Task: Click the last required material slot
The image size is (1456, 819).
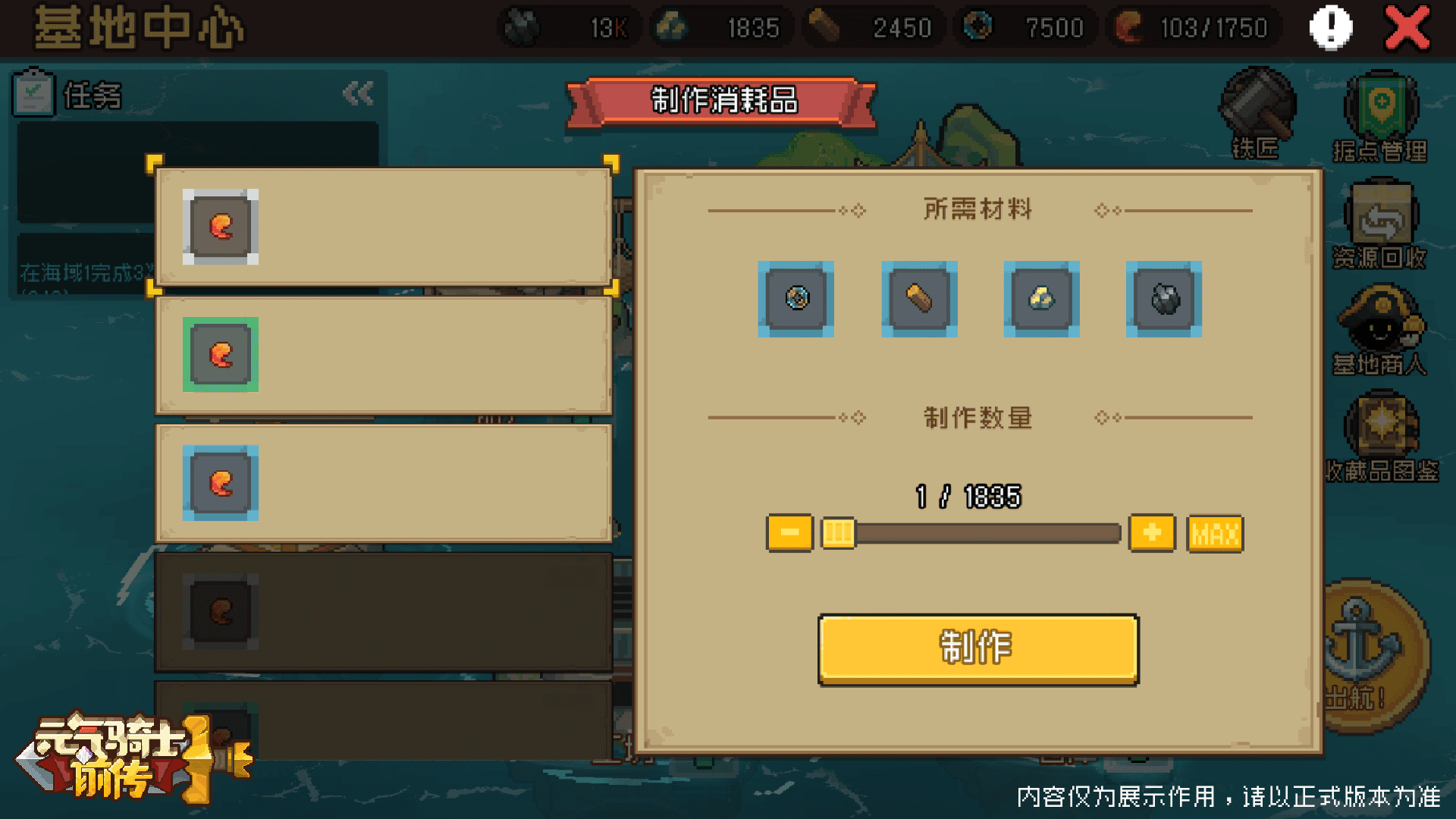Action: 1163,298
